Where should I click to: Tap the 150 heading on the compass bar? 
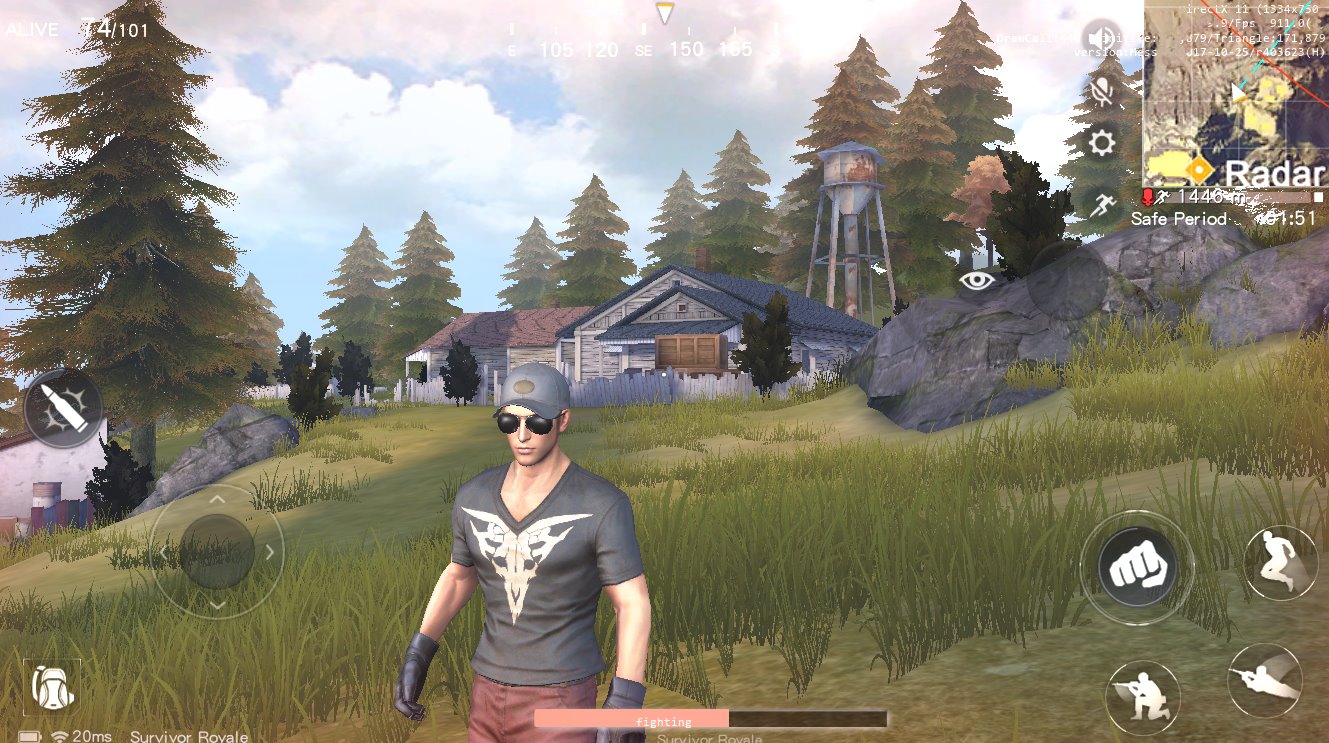pos(687,49)
